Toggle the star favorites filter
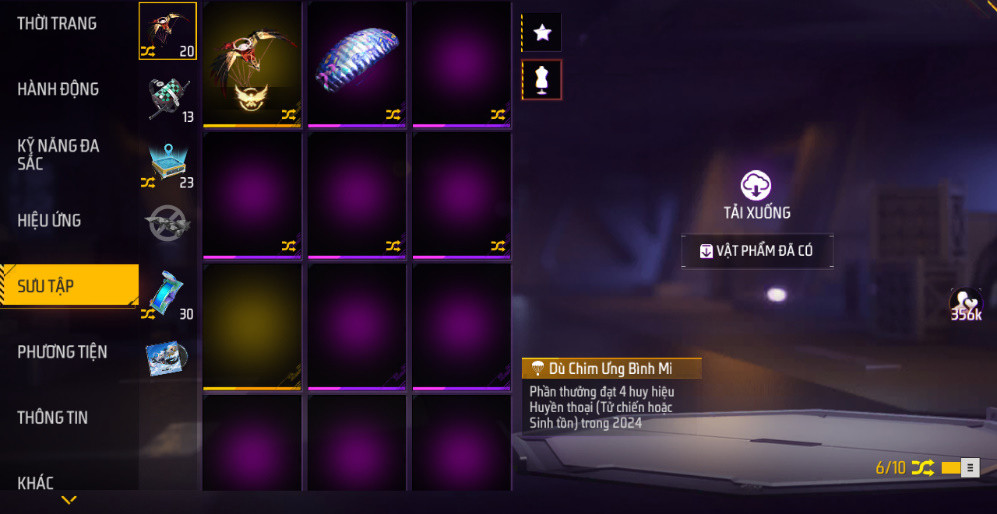 tap(542, 32)
